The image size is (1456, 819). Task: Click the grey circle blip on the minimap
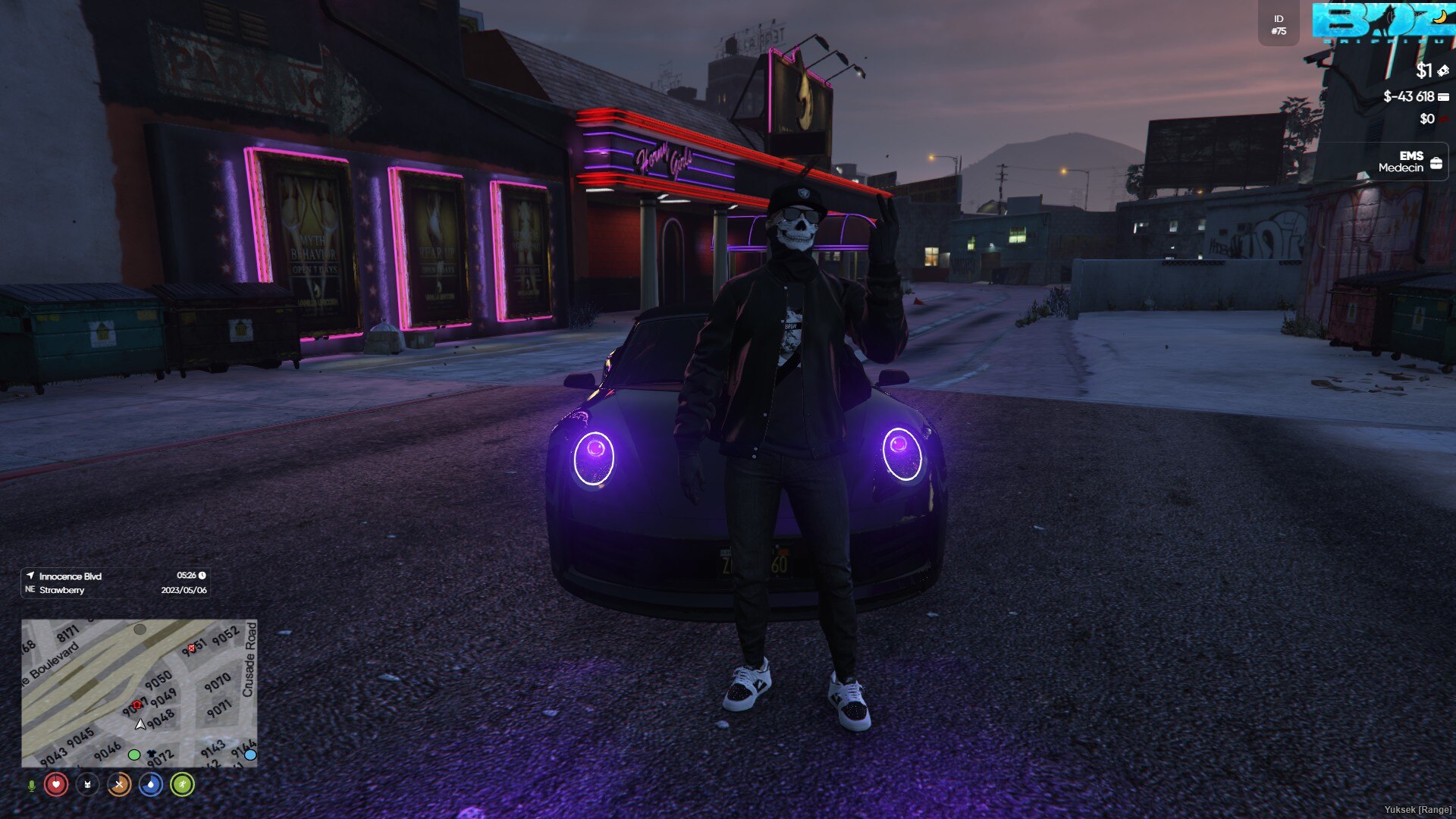click(140, 629)
